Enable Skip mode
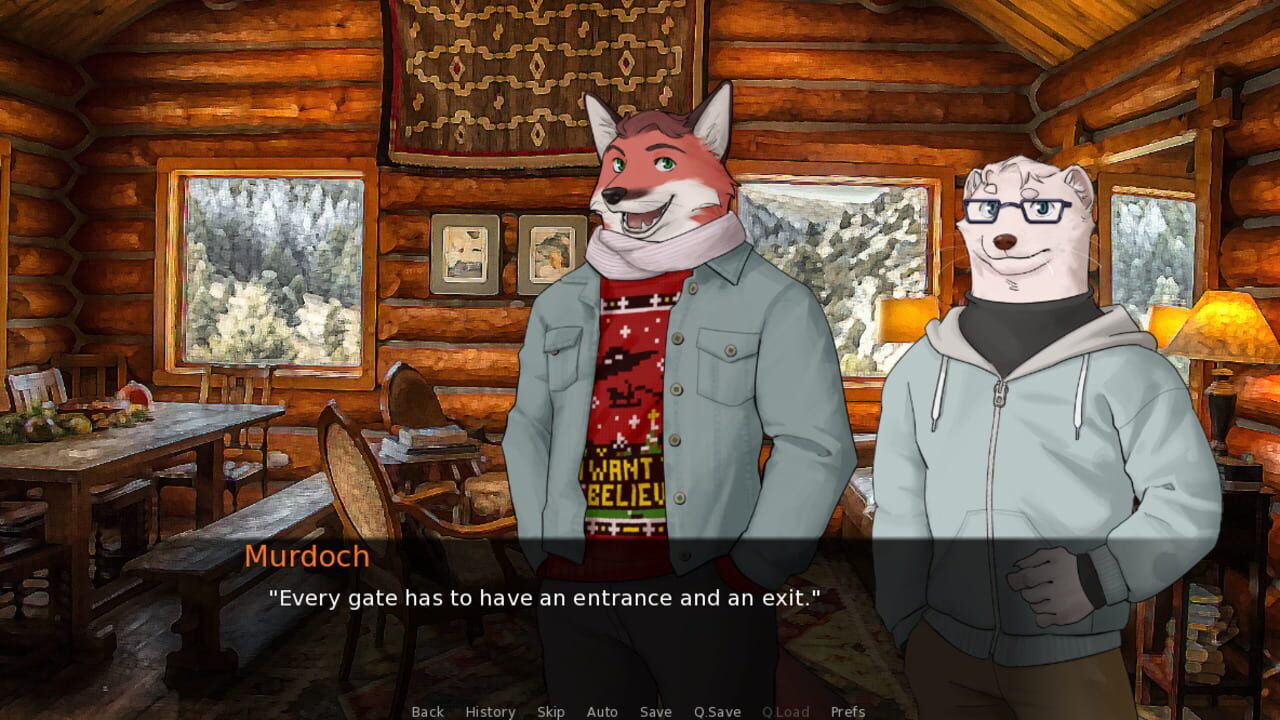 point(551,712)
